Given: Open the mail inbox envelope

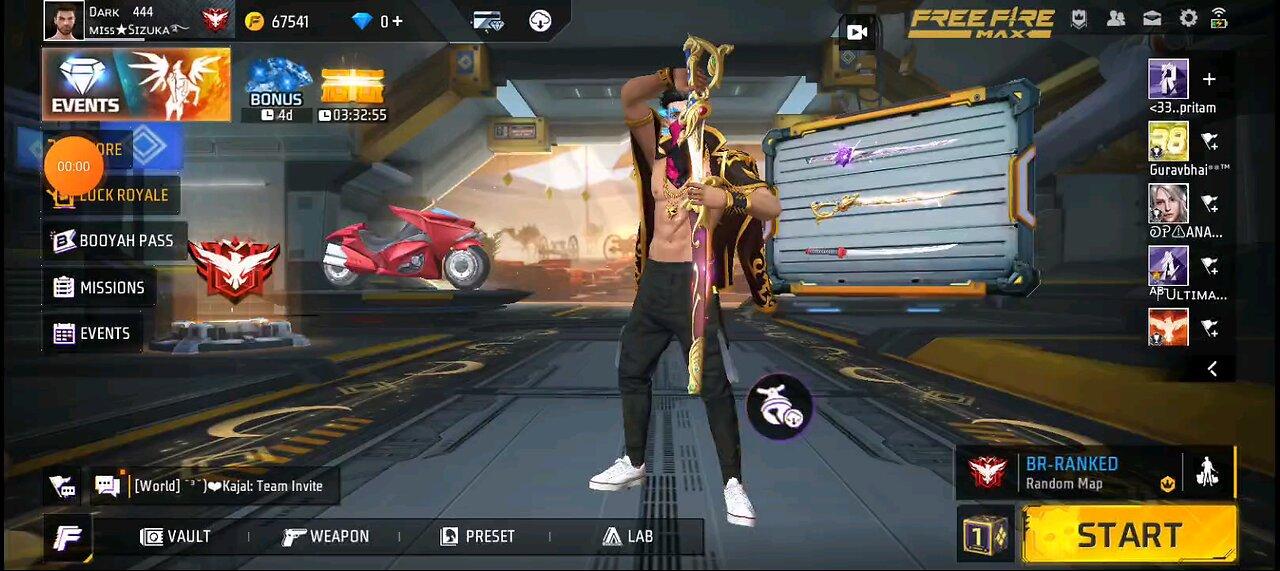Looking at the screenshot, I should pyautogui.click(x=1152, y=18).
